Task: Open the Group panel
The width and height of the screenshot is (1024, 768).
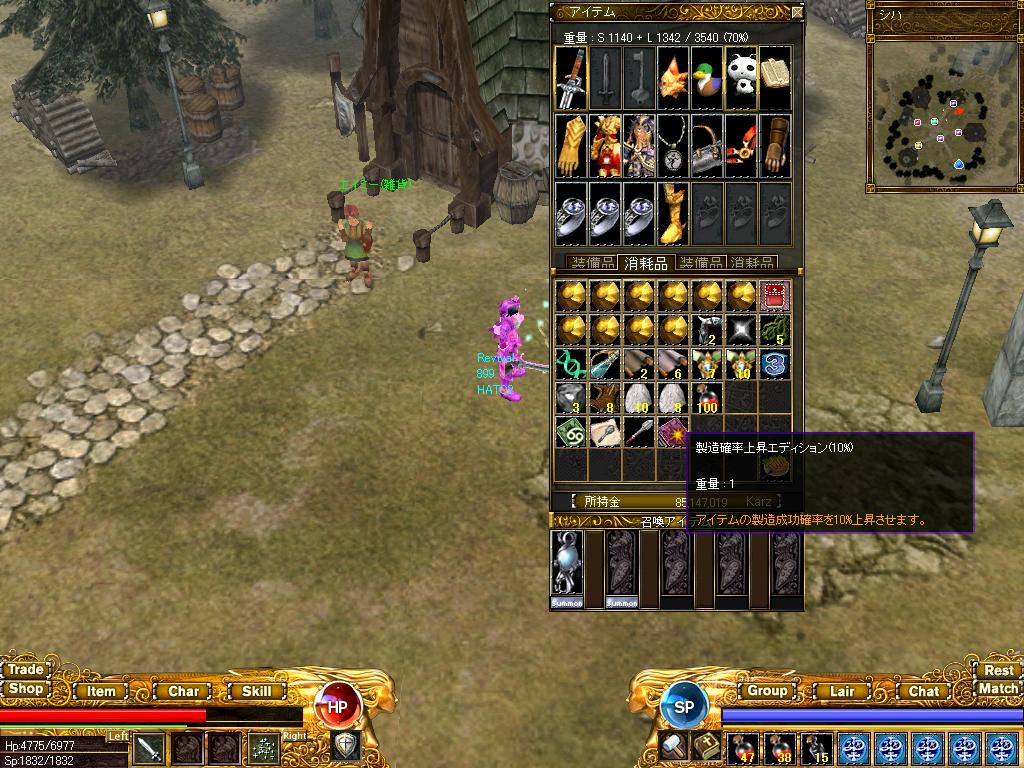Action: pos(767,691)
